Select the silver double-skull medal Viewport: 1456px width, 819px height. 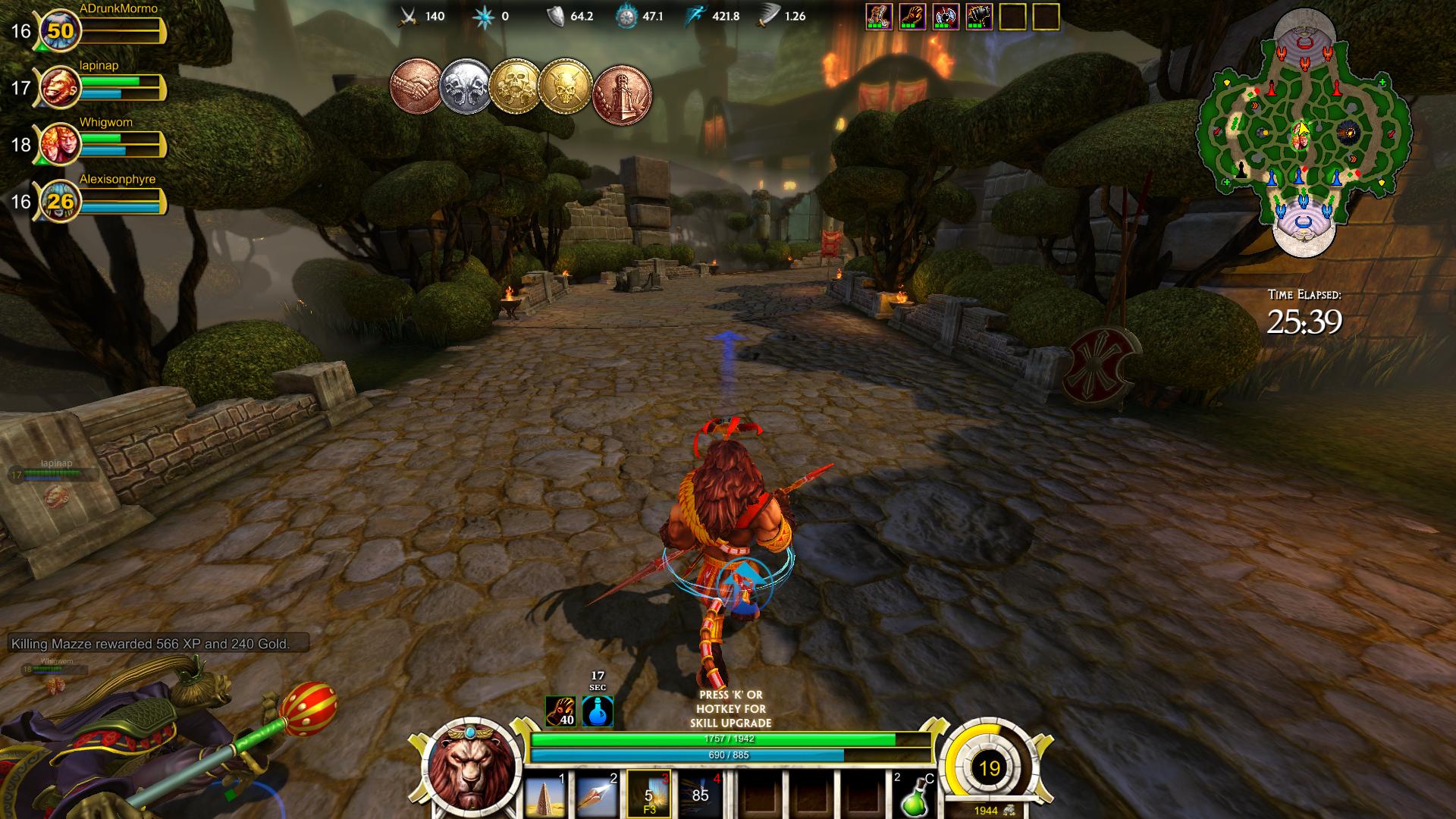click(x=466, y=86)
